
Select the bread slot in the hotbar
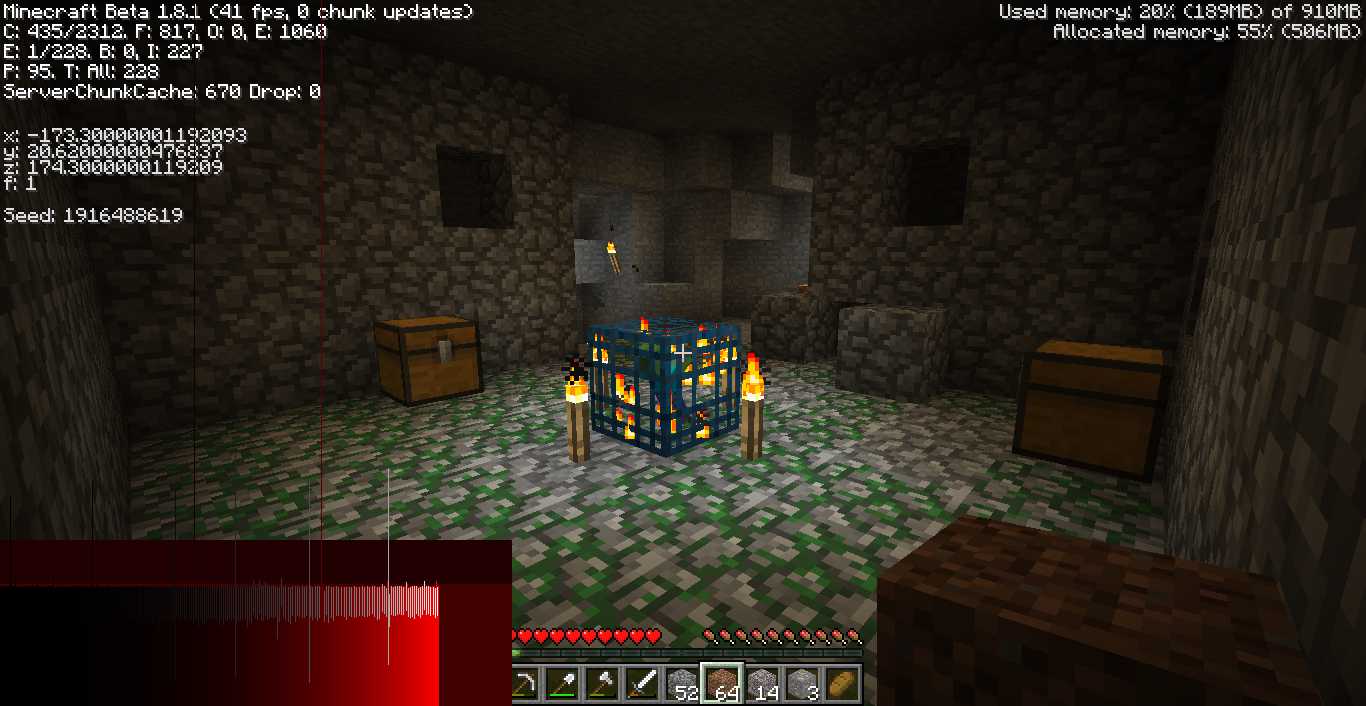(x=841, y=683)
